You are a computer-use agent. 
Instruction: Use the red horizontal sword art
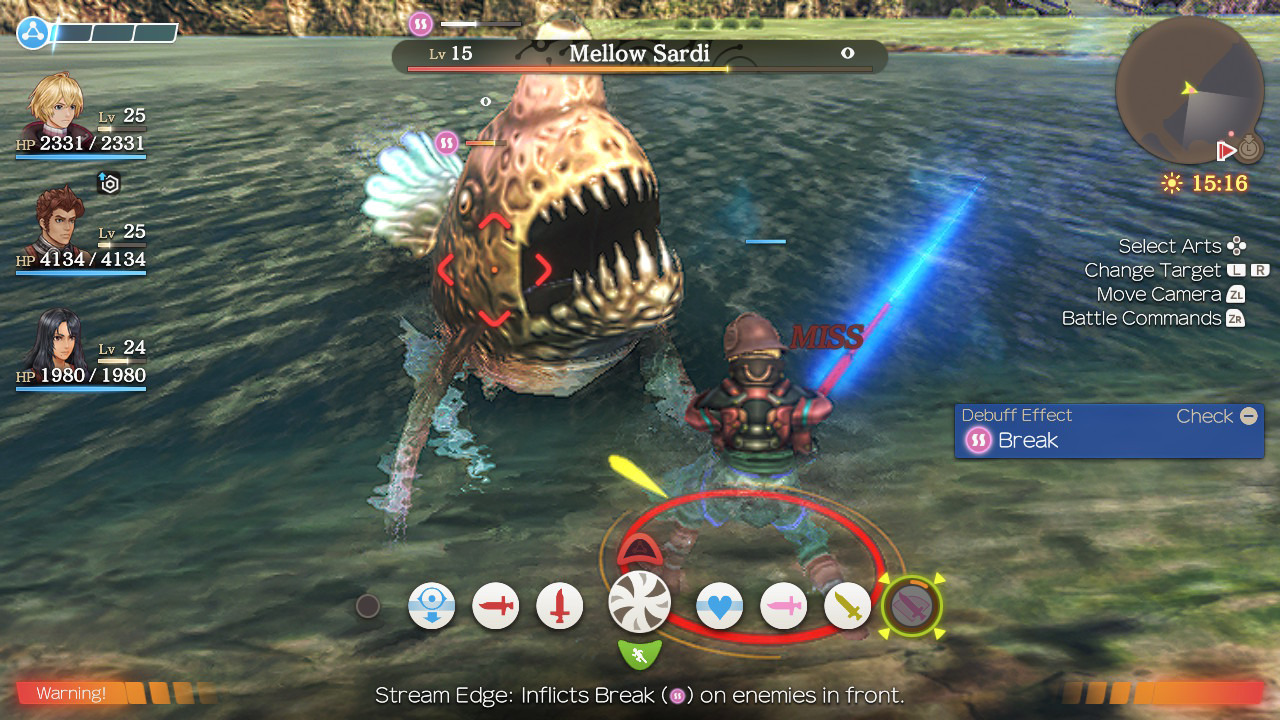pos(496,606)
